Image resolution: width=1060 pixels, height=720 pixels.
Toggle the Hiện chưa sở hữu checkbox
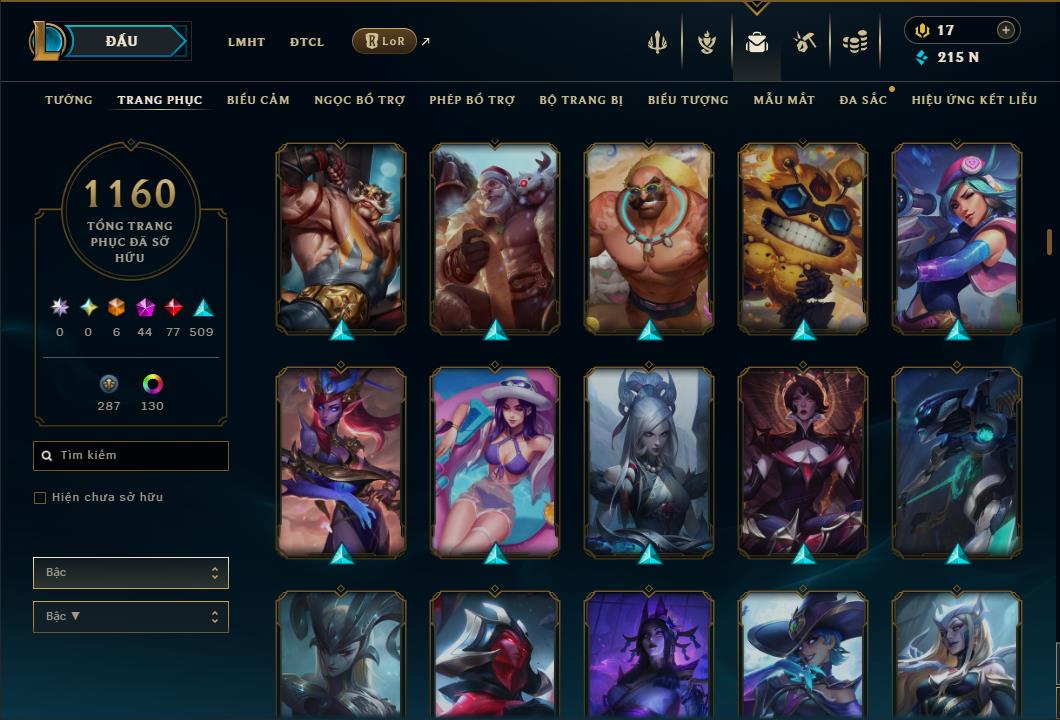[40, 498]
